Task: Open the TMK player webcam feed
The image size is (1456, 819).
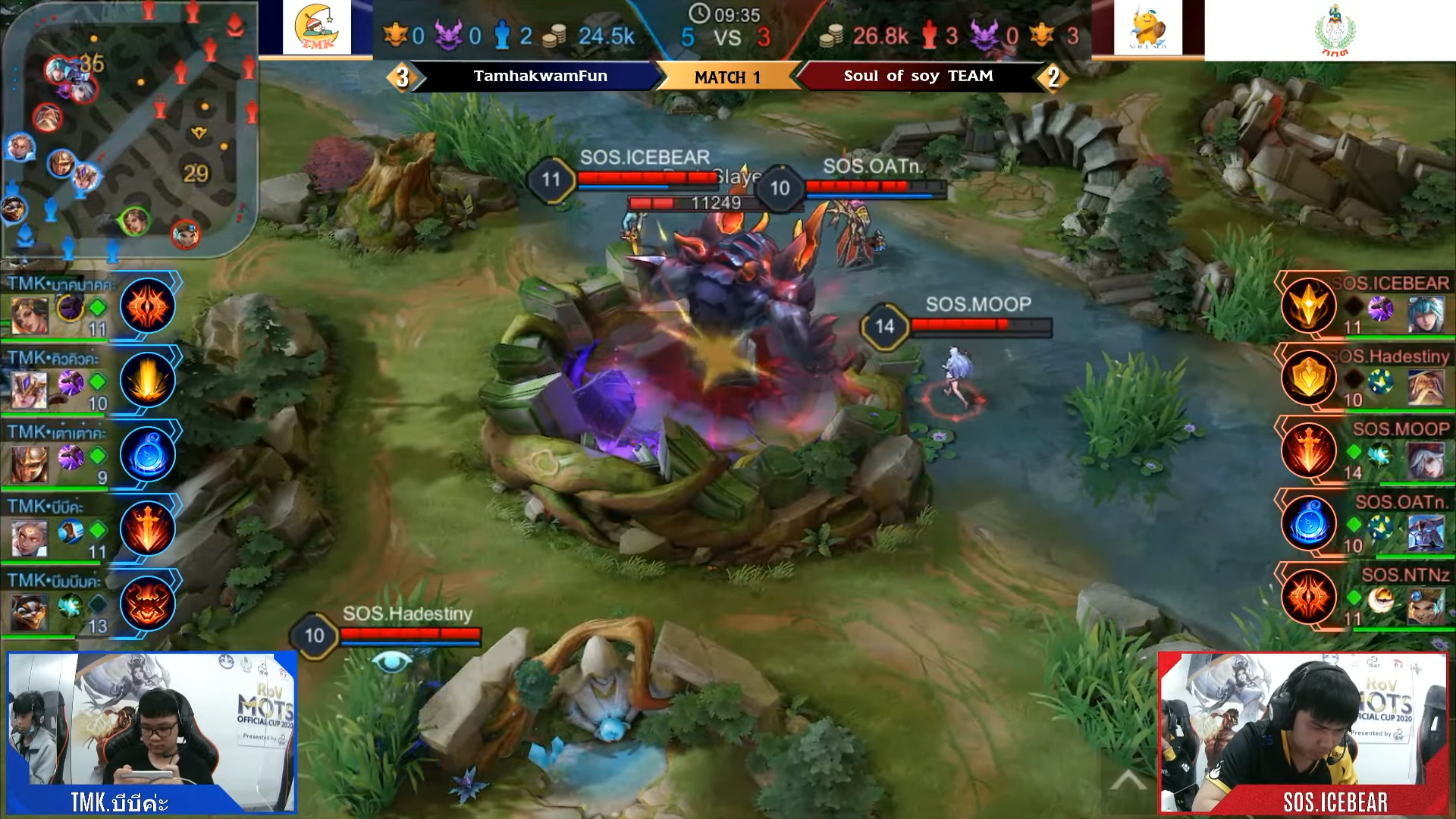Action: [152, 732]
